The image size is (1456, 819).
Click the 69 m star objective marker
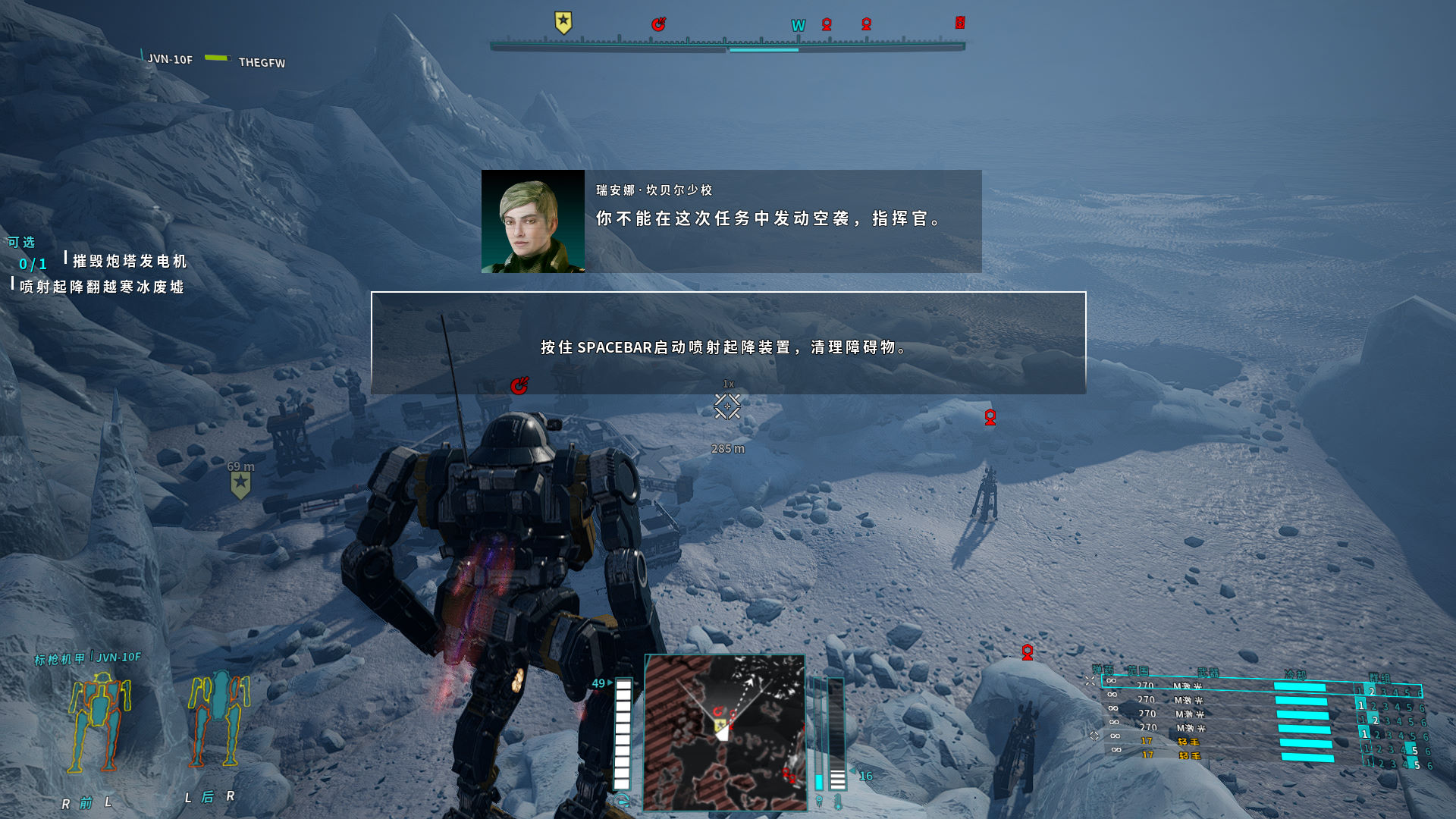pos(240,485)
